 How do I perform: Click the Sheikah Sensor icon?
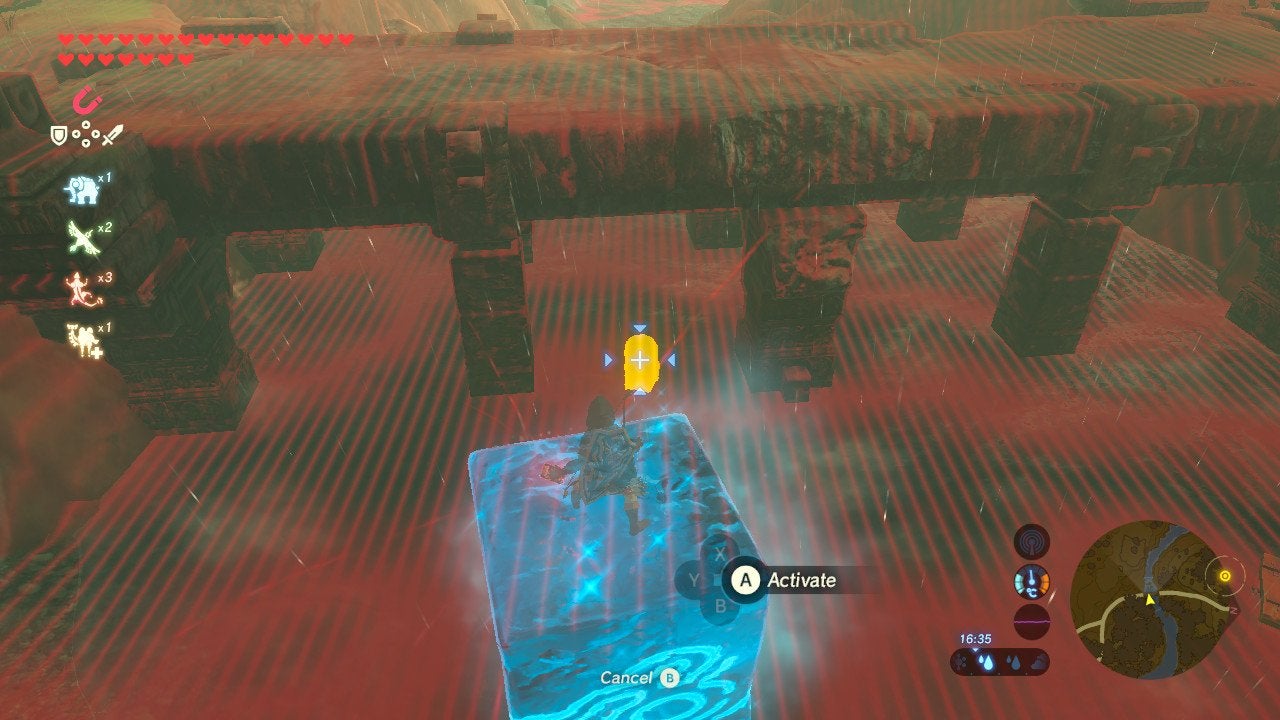tap(1032, 545)
